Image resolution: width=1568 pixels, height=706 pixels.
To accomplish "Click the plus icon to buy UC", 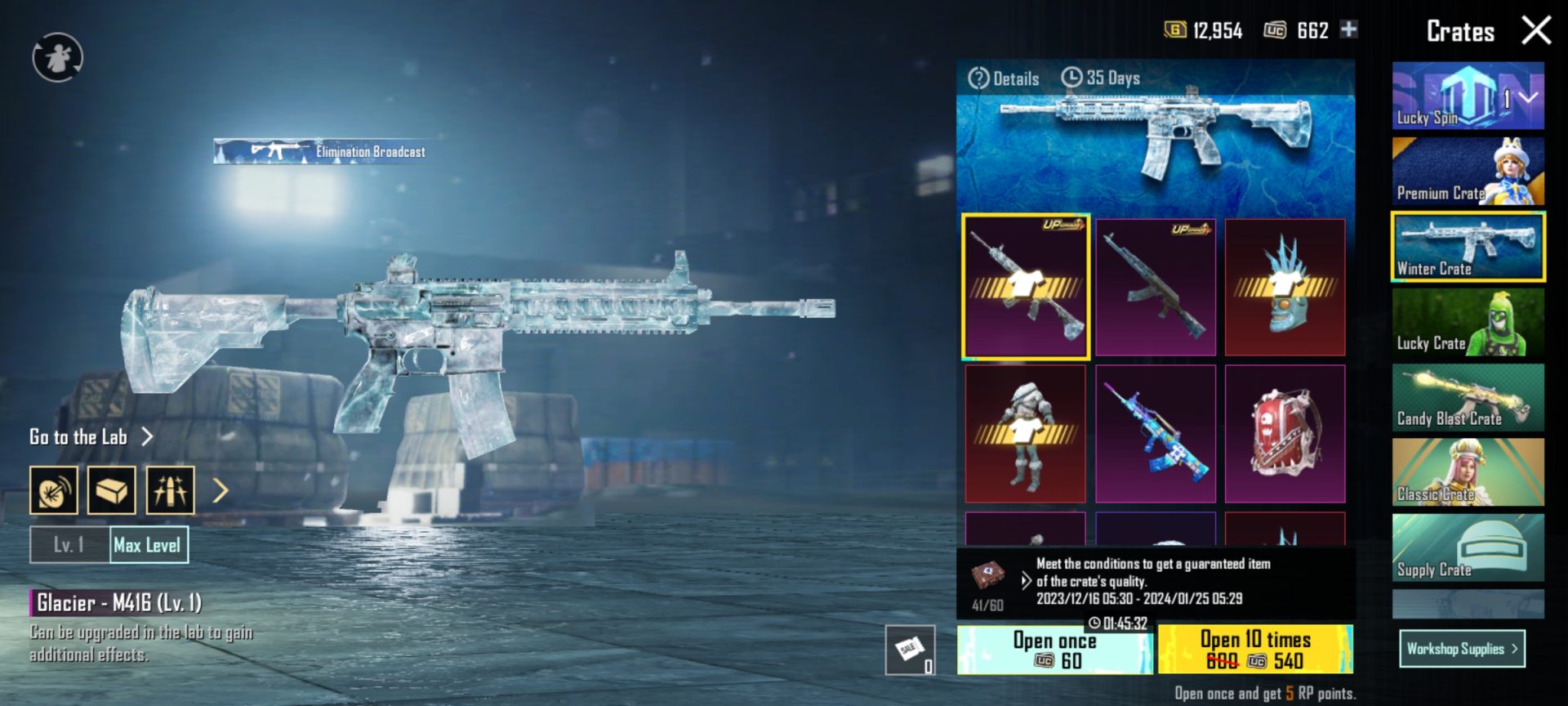I will (1350, 30).
